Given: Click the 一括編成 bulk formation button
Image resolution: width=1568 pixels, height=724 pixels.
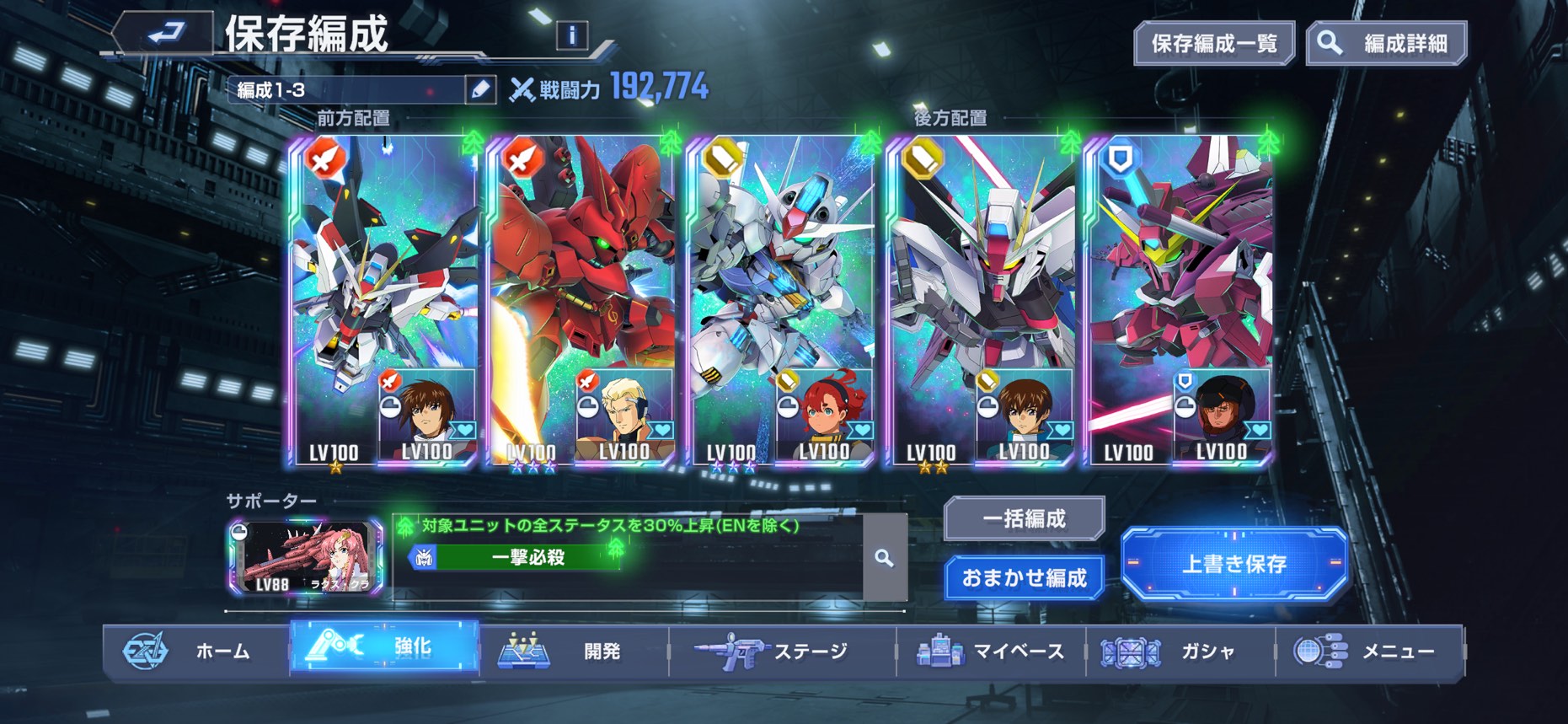Looking at the screenshot, I should [x=1024, y=518].
